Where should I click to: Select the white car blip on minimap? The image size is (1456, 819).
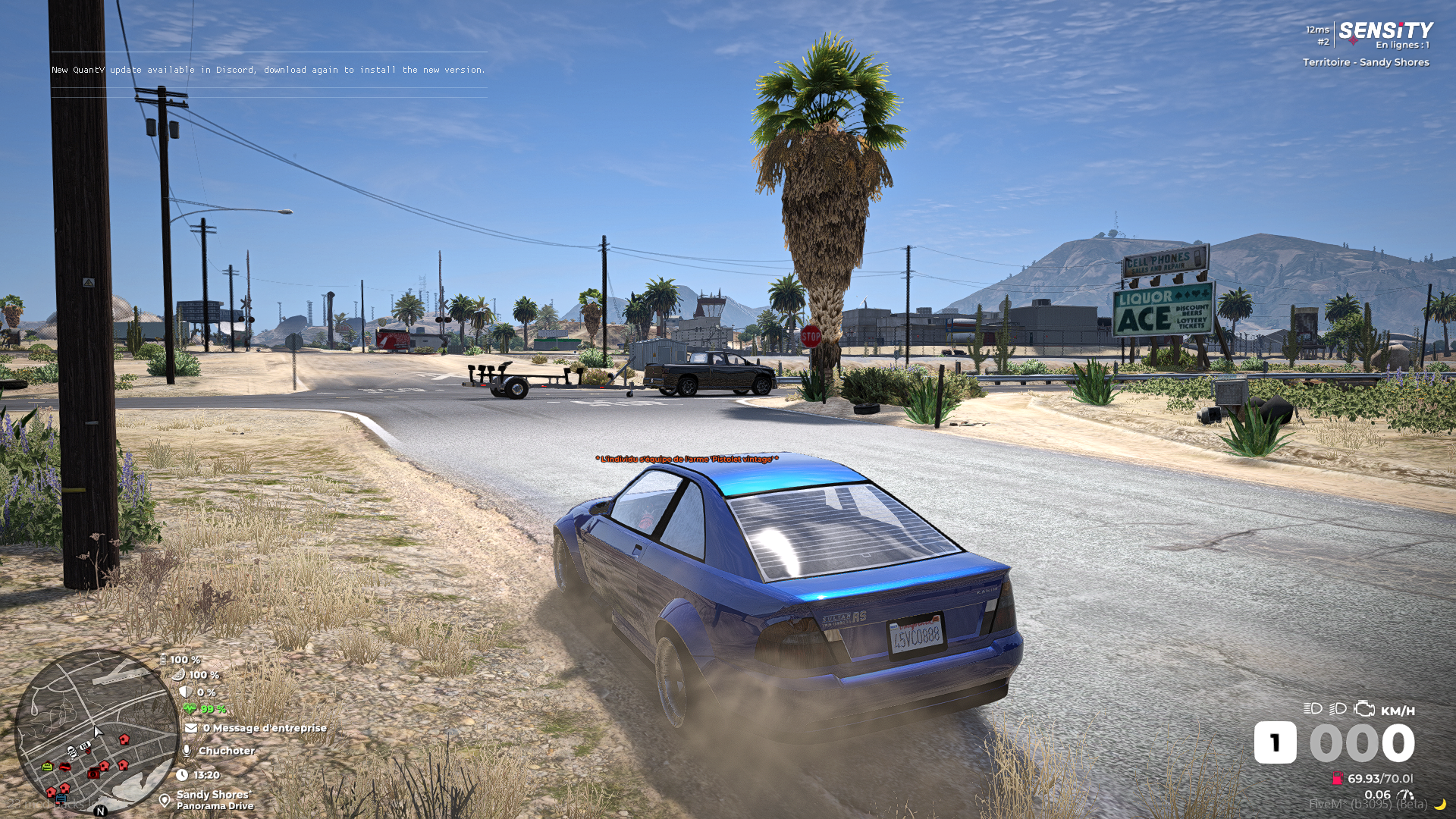[72, 752]
